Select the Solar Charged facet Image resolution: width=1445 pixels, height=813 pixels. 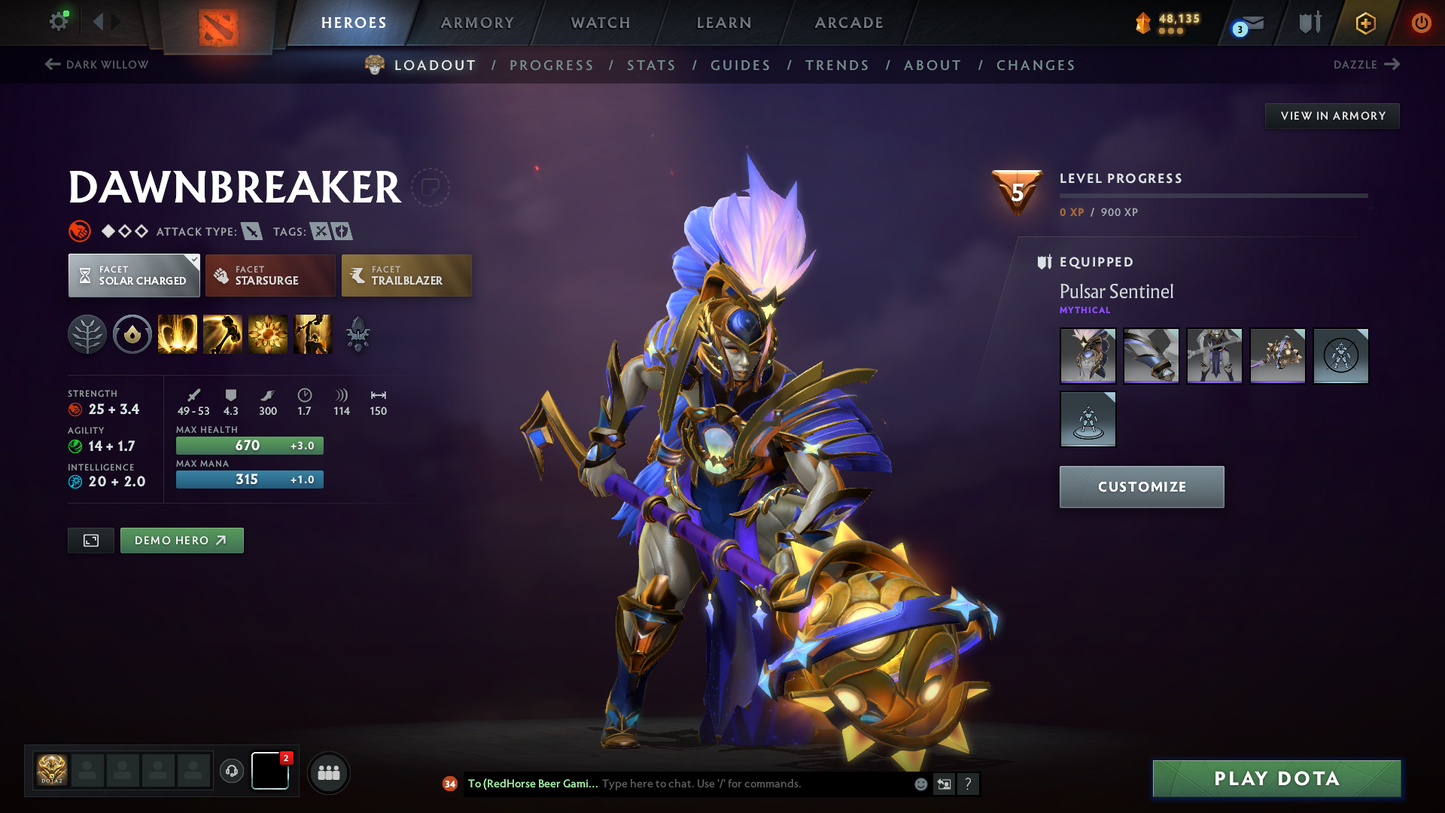134,275
